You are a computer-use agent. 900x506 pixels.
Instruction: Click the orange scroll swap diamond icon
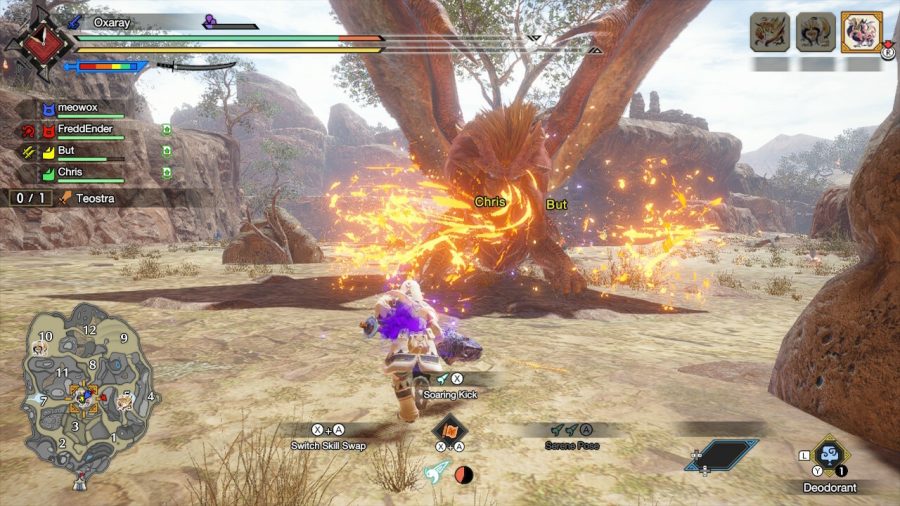click(449, 429)
